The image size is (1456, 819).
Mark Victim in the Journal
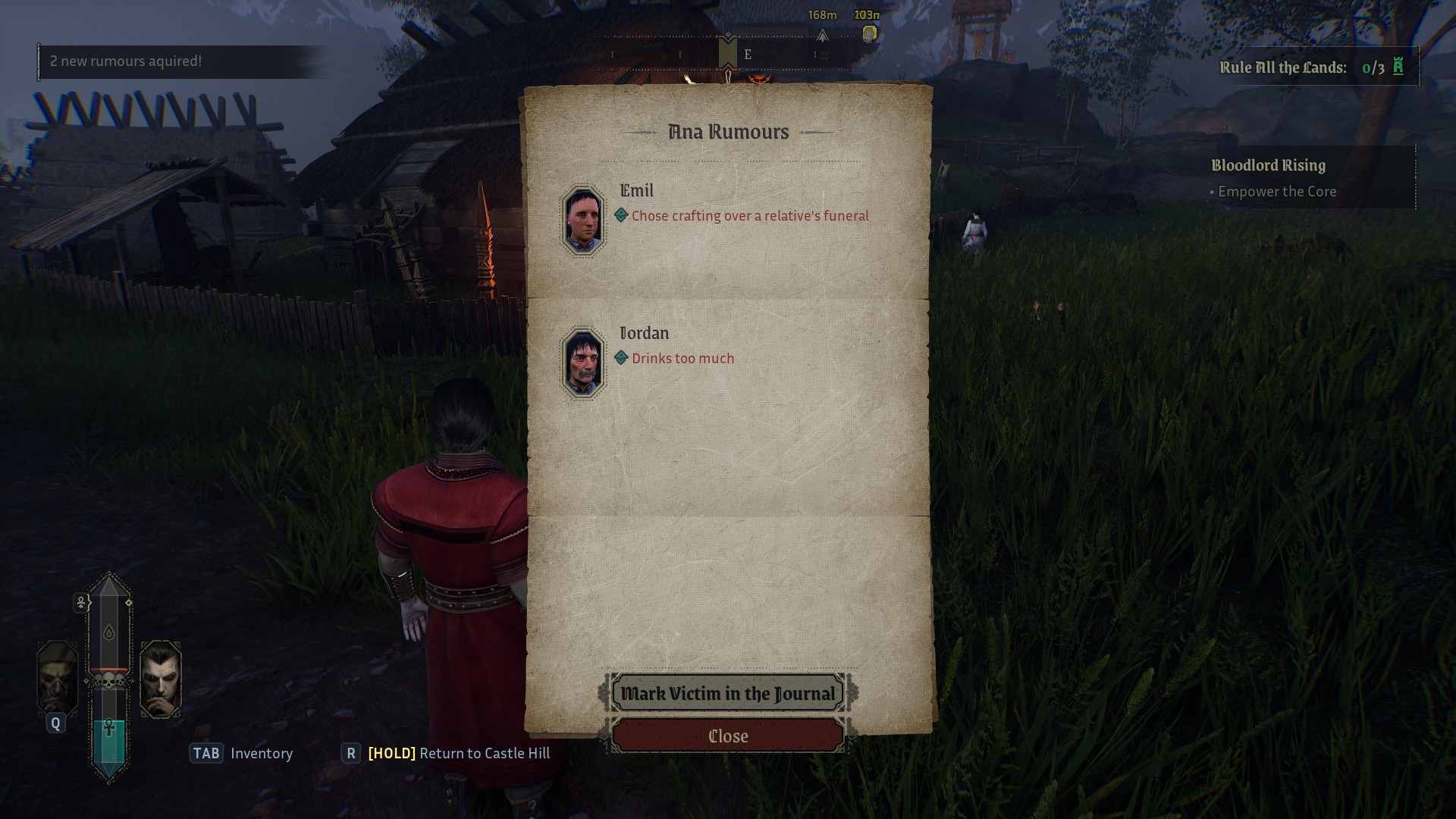(x=728, y=693)
